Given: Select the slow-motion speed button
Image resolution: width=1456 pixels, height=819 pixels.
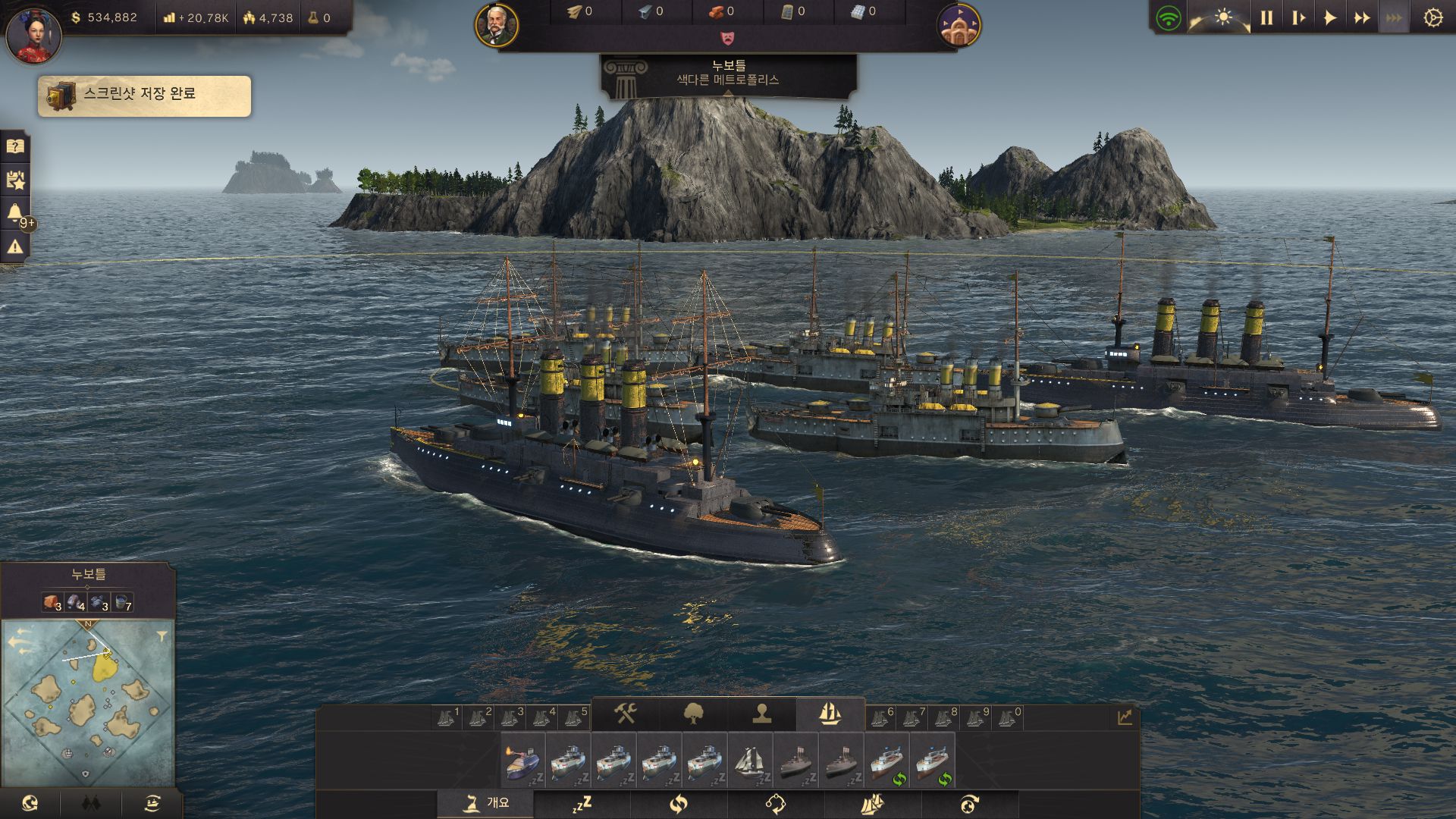Looking at the screenshot, I should (x=1298, y=17).
